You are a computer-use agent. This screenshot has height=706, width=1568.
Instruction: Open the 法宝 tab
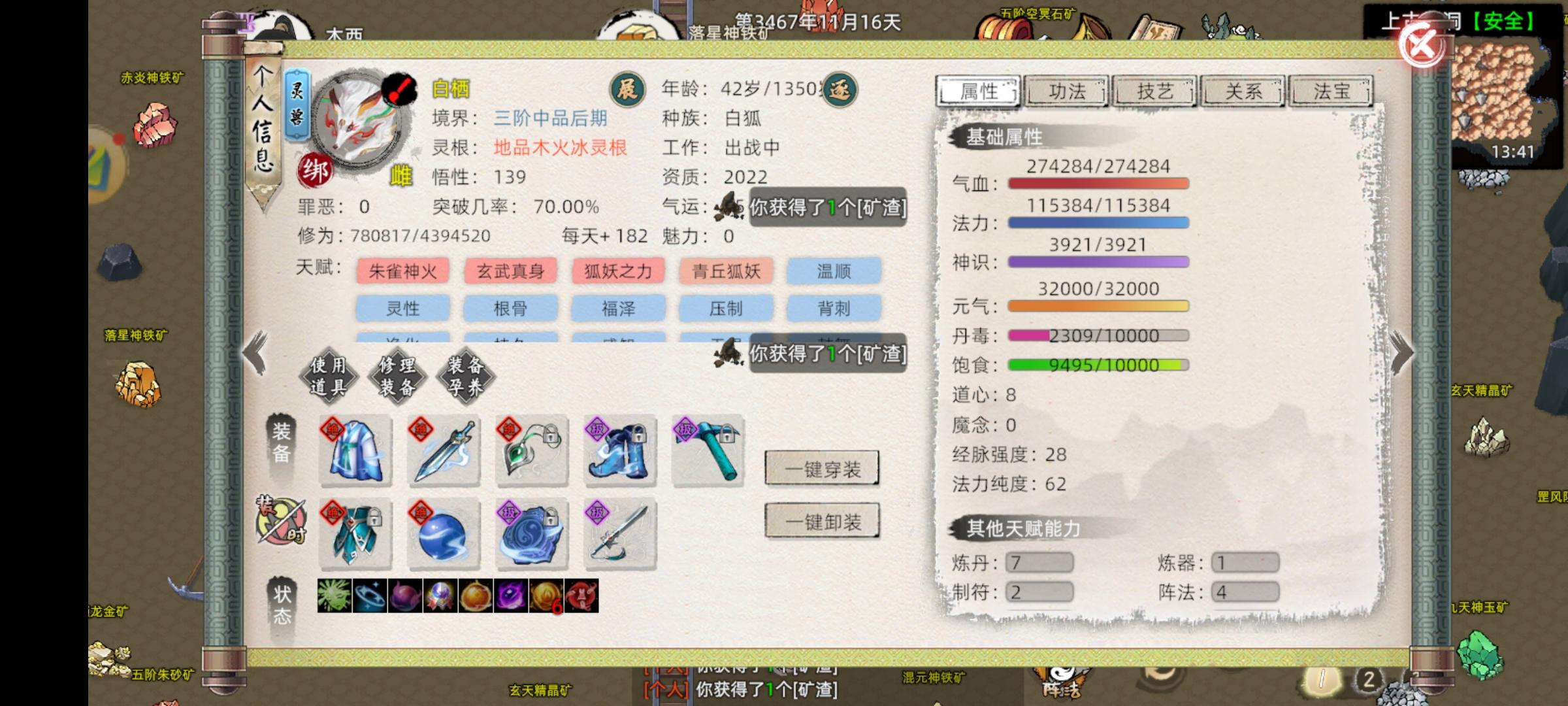1331,92
